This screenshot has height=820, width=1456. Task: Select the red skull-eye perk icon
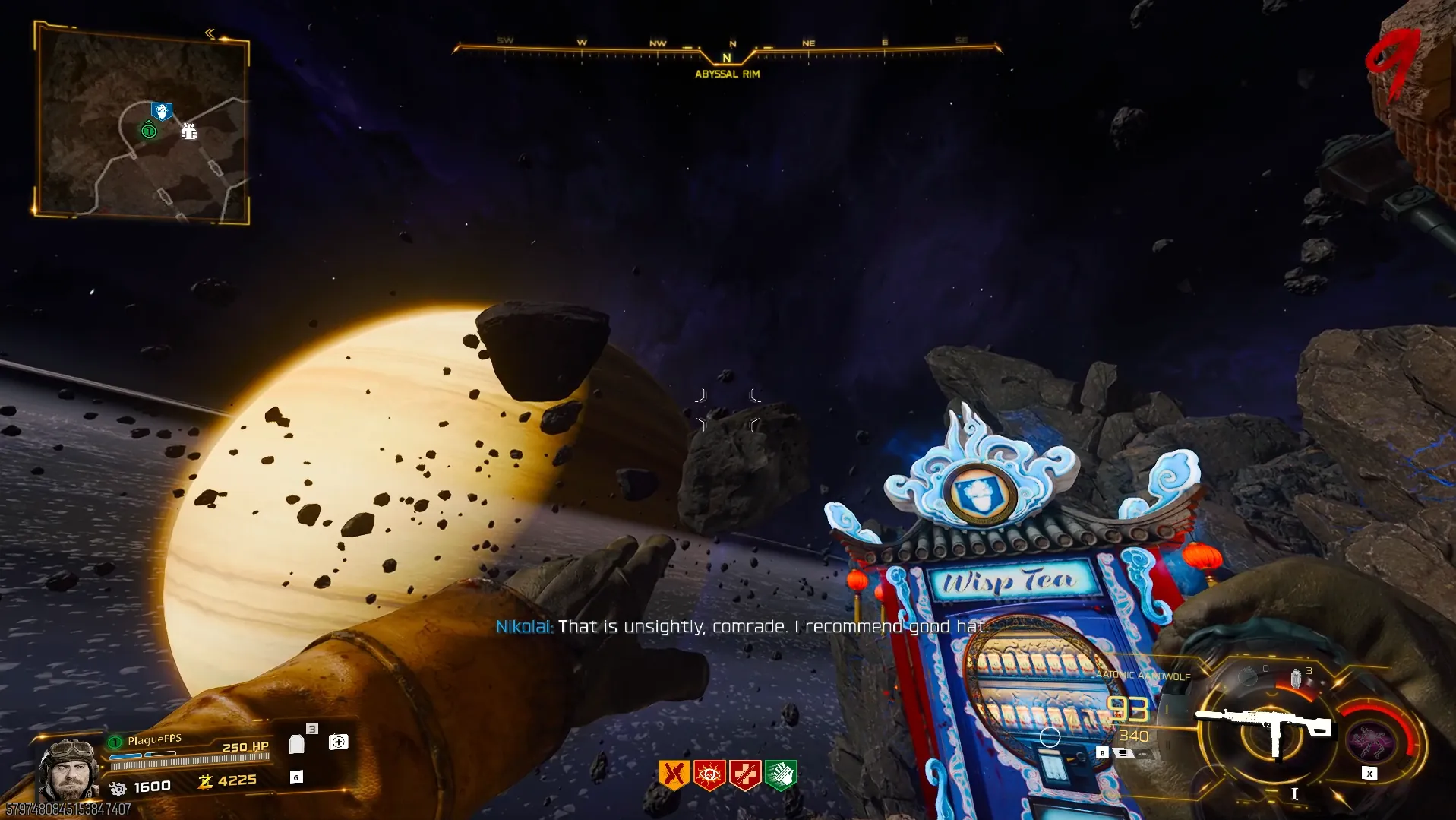[709, 775]
